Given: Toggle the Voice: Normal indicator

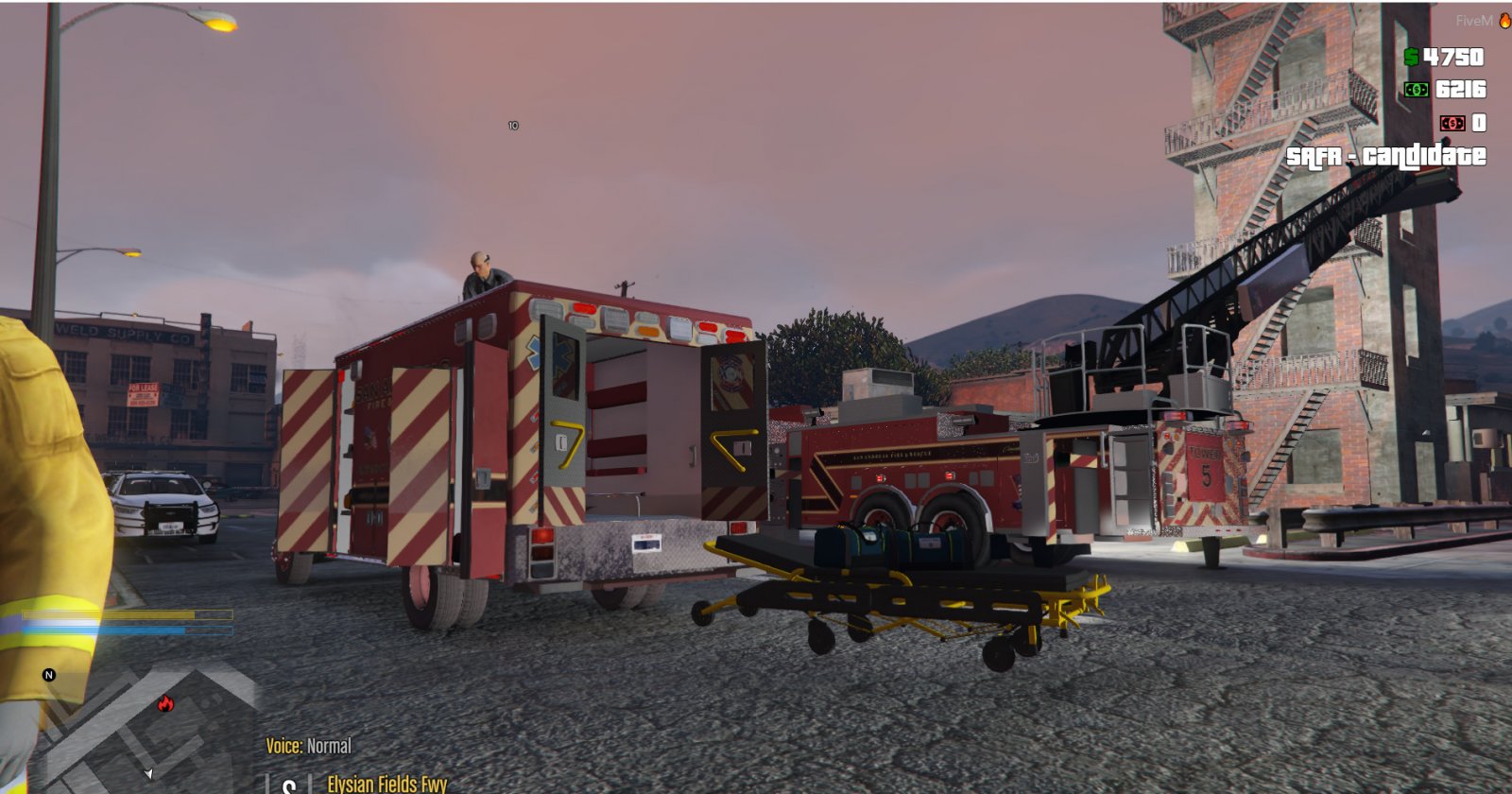Looking at the screenshot, I should click(309, 746).
